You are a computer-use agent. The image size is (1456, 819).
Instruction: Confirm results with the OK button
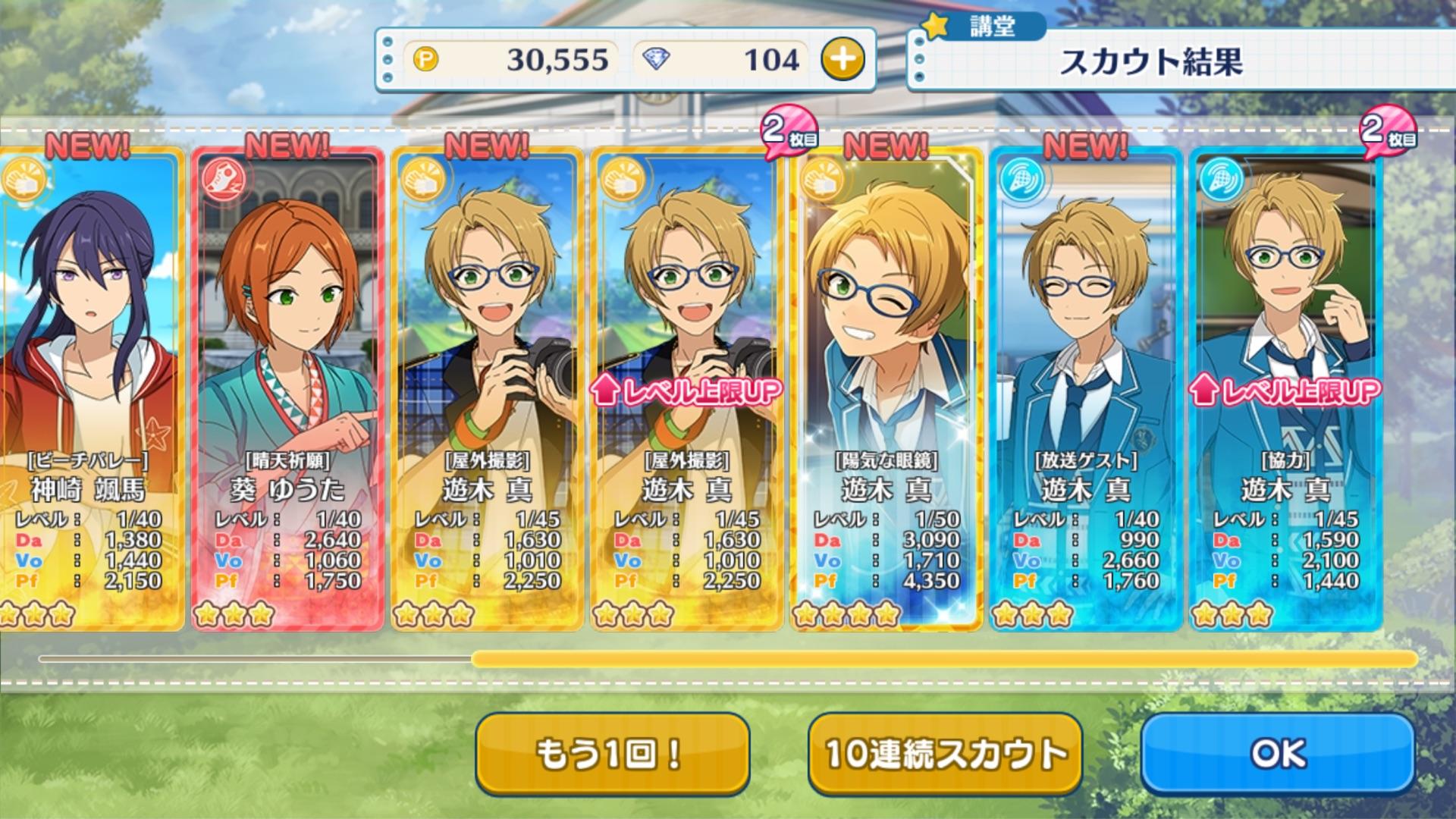(1278, 753)
